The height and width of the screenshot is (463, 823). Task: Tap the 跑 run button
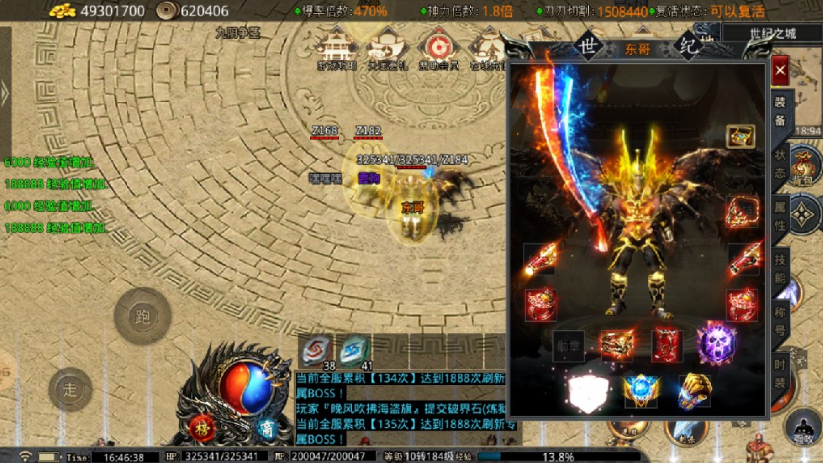[142, 317]
